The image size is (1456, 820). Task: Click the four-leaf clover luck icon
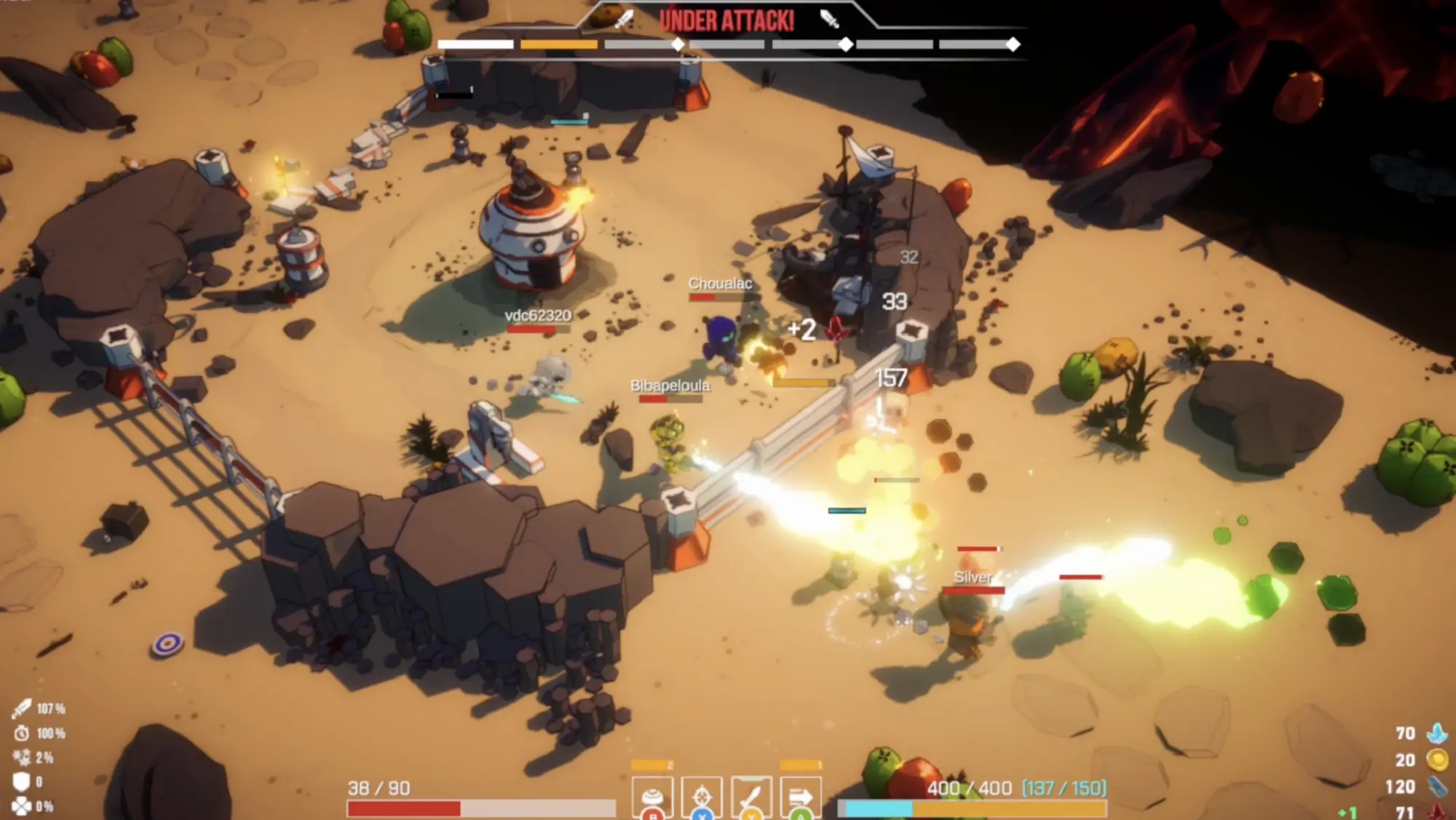pos(22,806)
